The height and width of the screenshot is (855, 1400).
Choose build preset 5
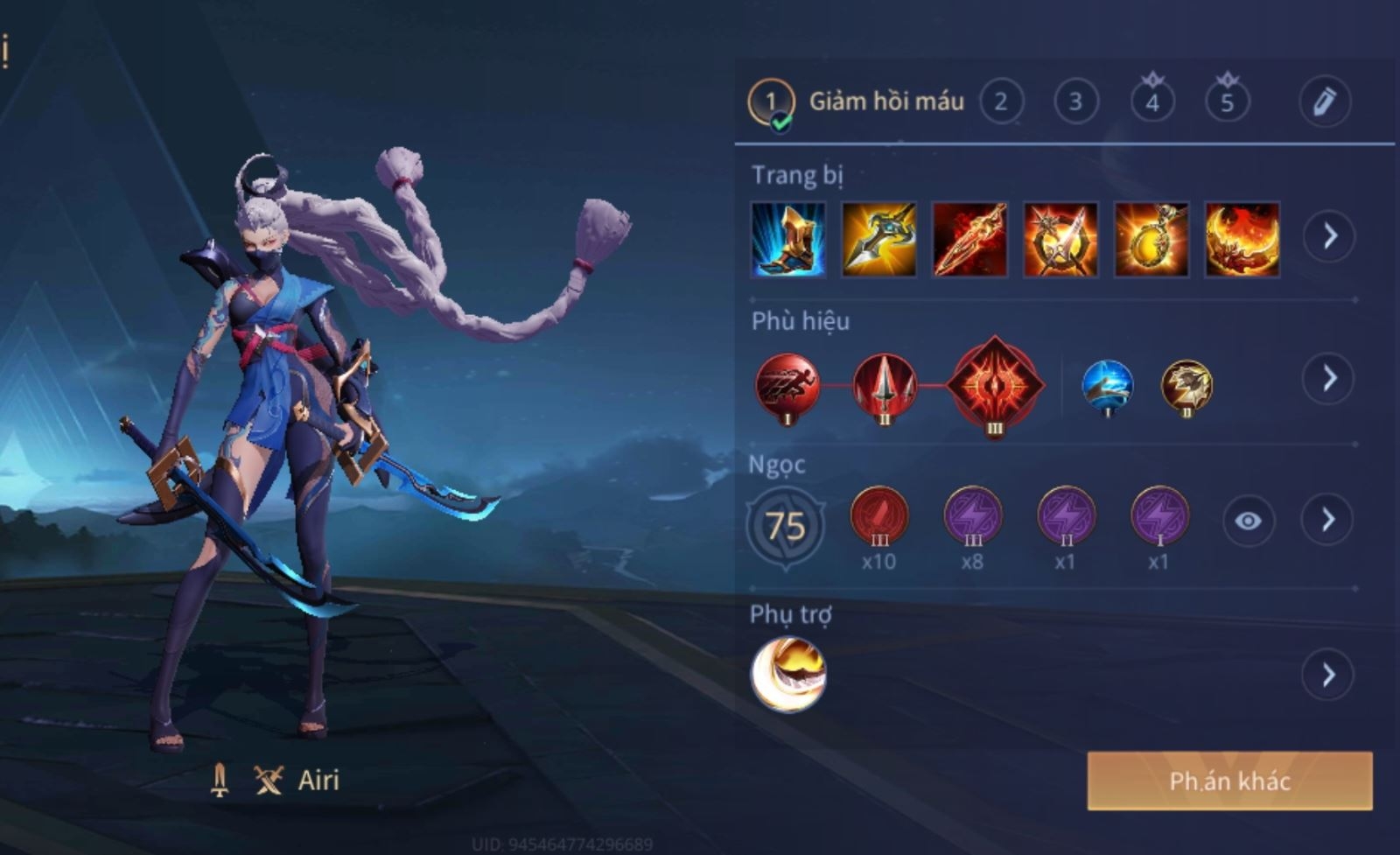pos(1227,102)
